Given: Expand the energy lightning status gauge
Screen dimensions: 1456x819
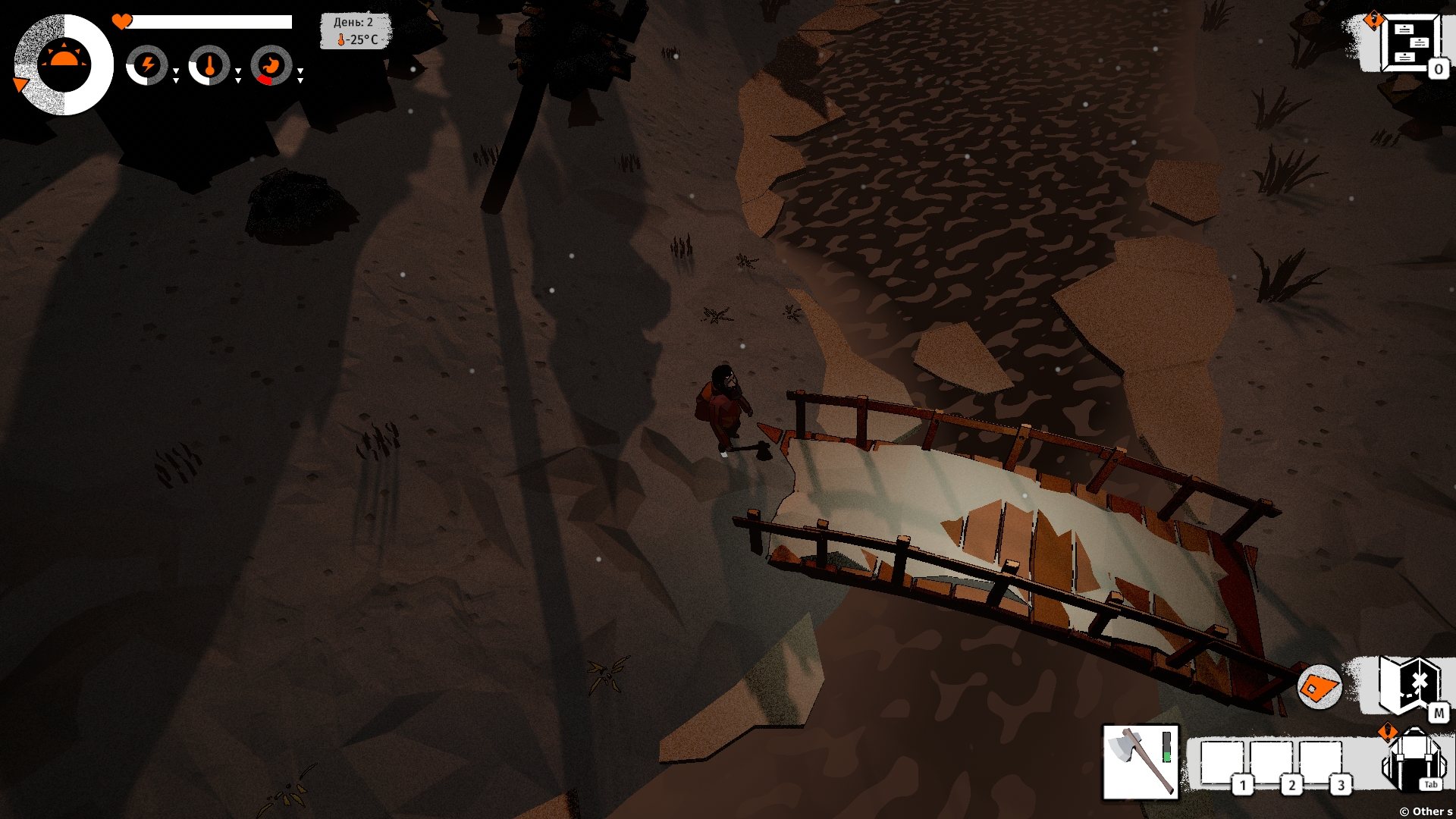Looking at the screenshot, I should point(147,65).
